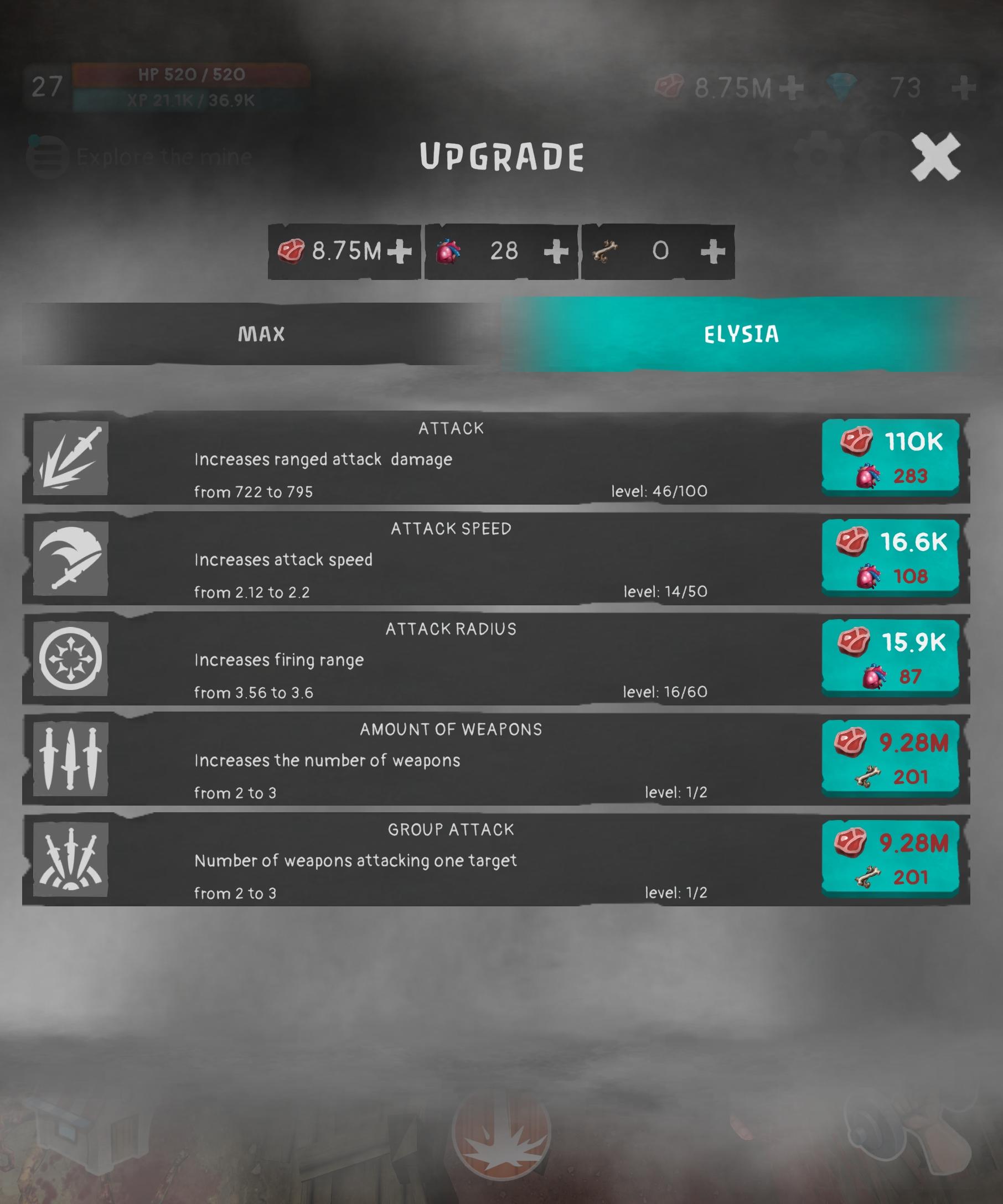The image size is (1003, 1204).
Task: Select the Attack upgrade dagger icon
Action: 67,459
